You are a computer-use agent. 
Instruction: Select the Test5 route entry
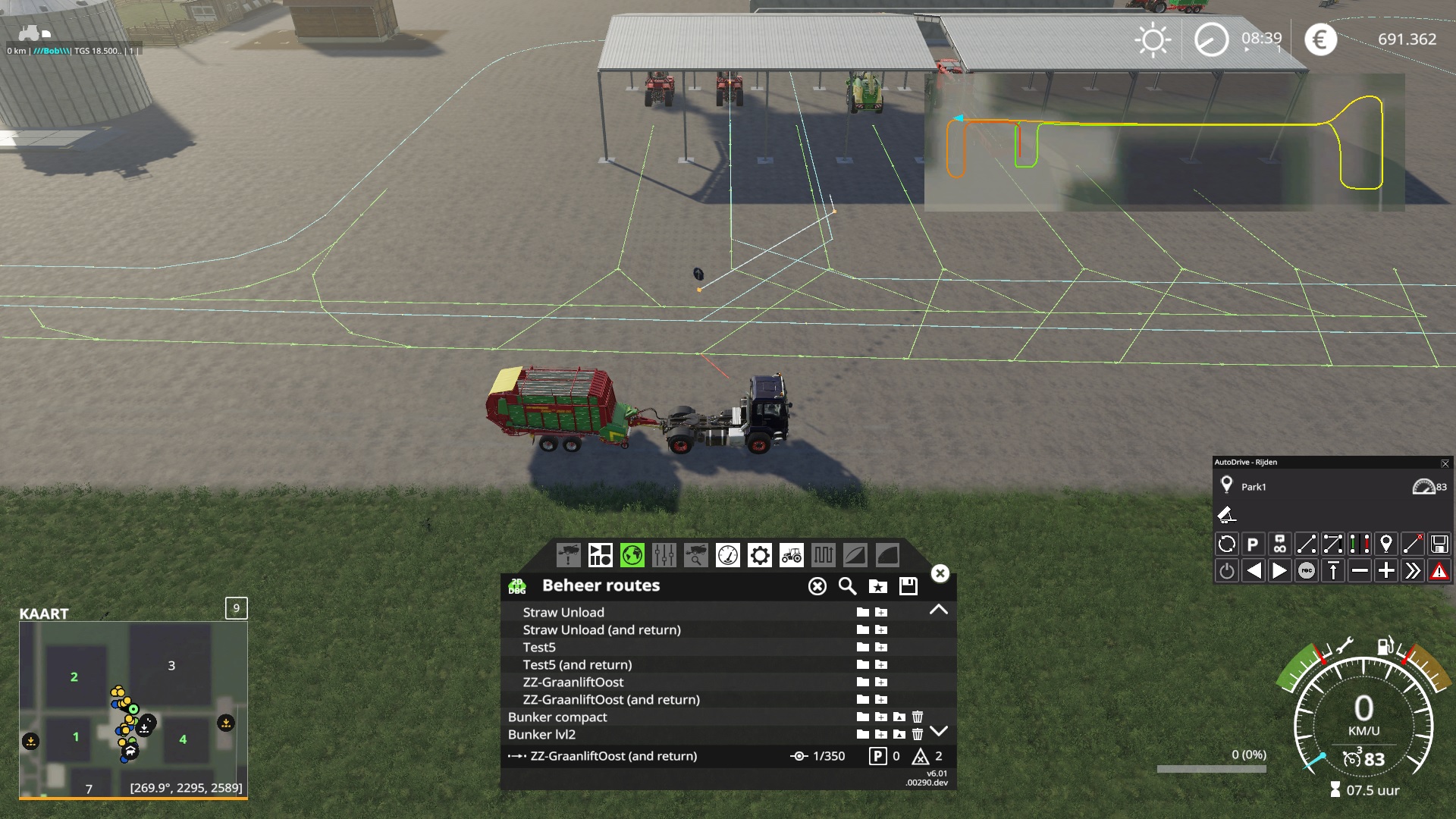click(539, 647)
